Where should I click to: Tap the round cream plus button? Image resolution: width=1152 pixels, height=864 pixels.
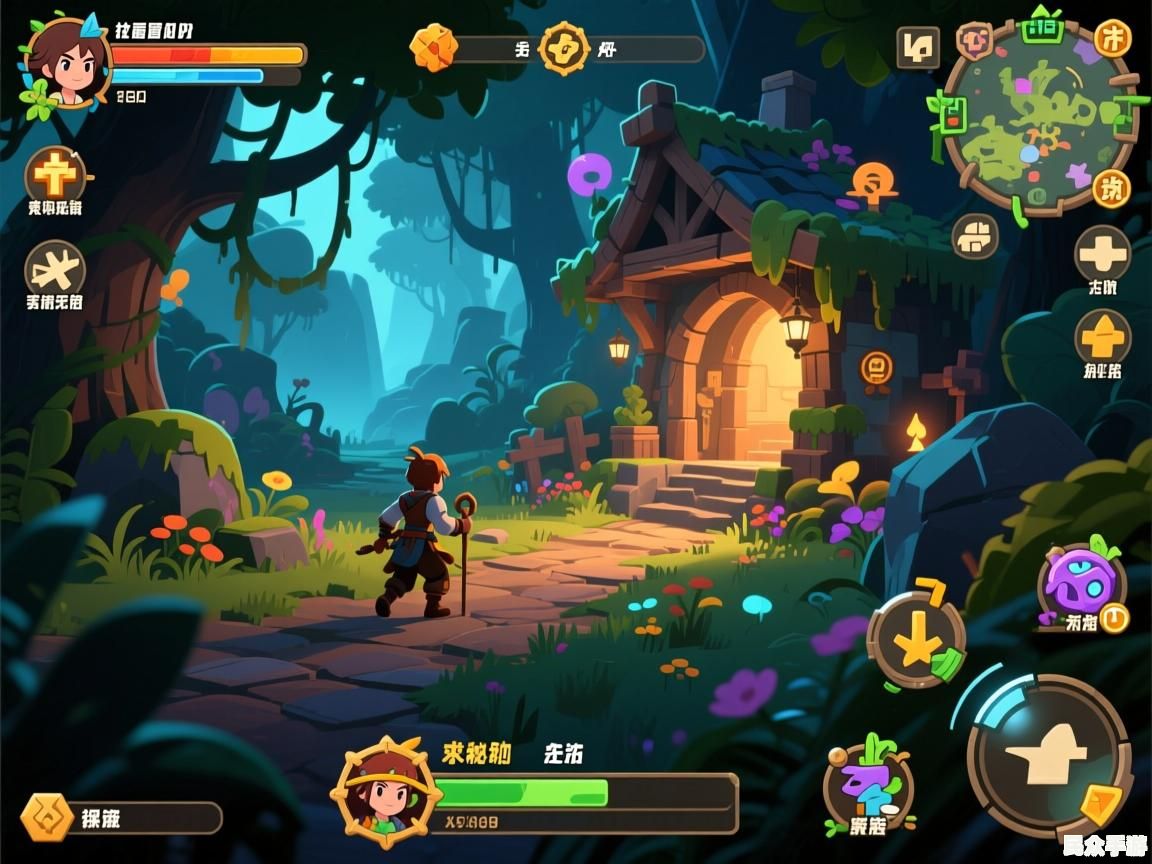pyautogui.click(x=1102, y=254)
